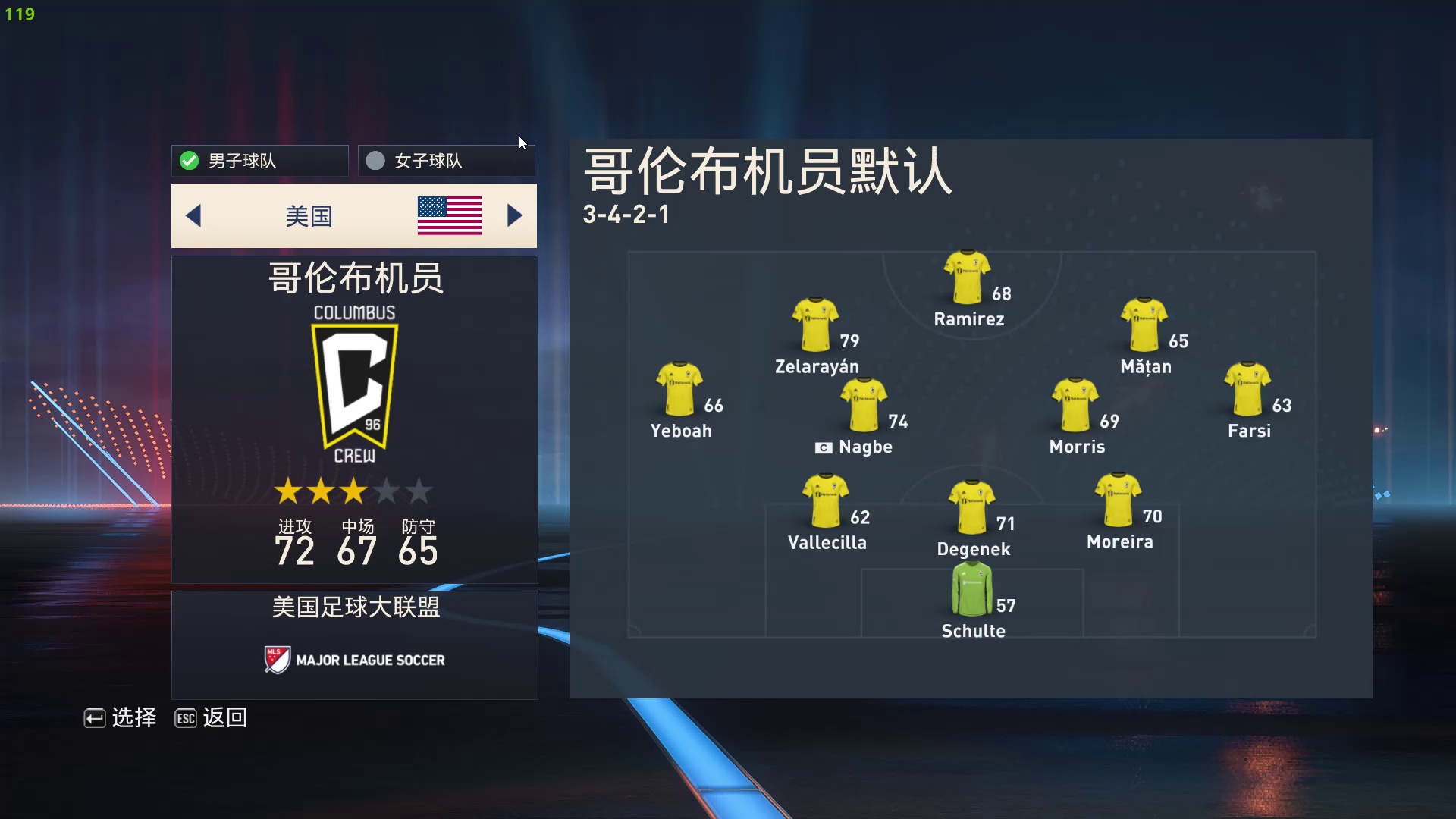
Task: Select the 哥伦布机员 team name header
Action: point(354,278)
